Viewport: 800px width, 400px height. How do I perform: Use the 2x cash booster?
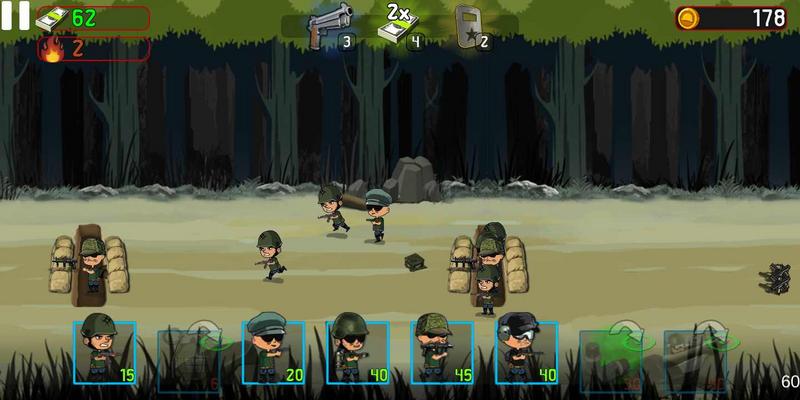click(399, 27)
